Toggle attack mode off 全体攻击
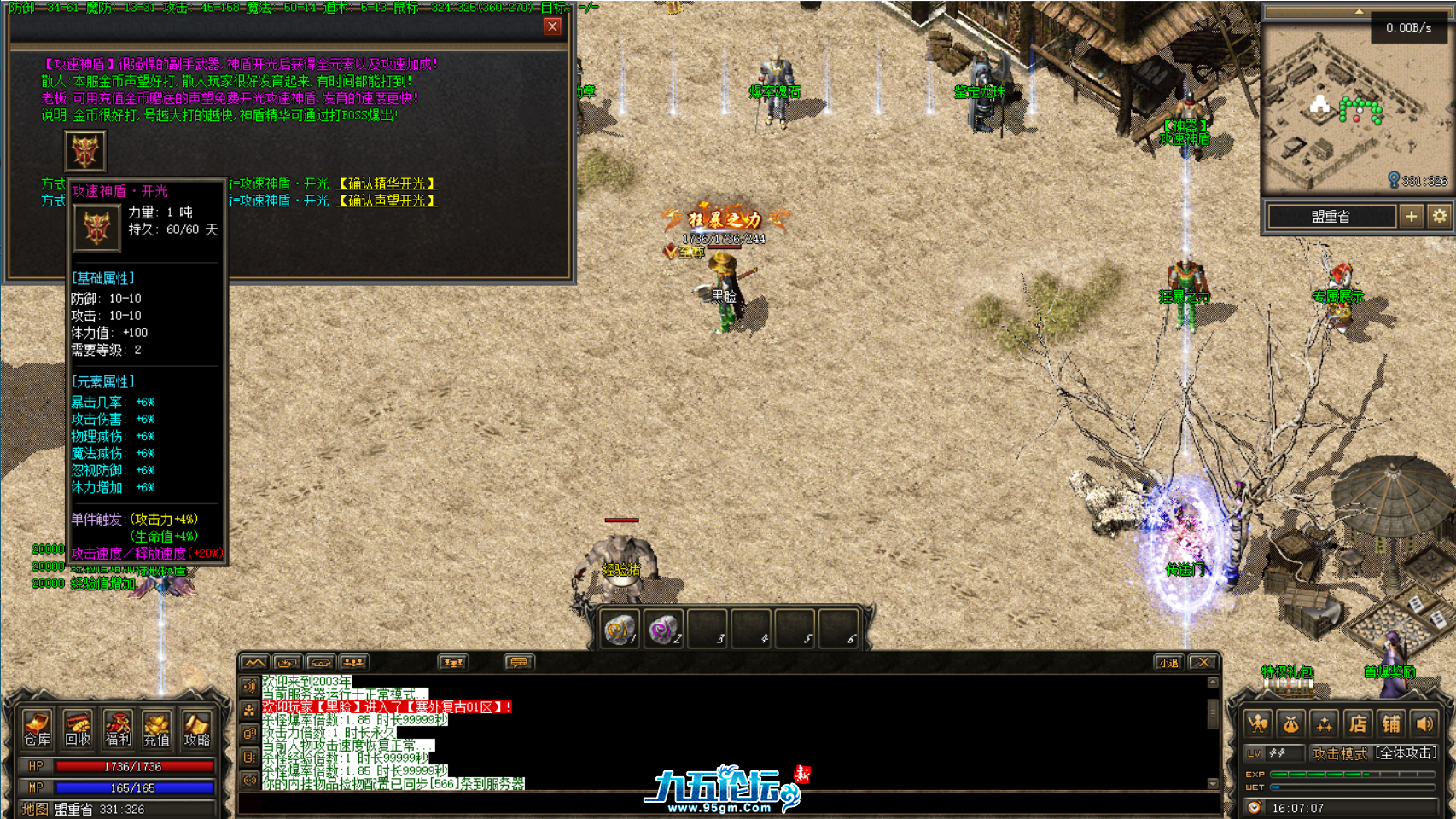This screenshot has height=819, width=1456. click(x=1405, y=753)
